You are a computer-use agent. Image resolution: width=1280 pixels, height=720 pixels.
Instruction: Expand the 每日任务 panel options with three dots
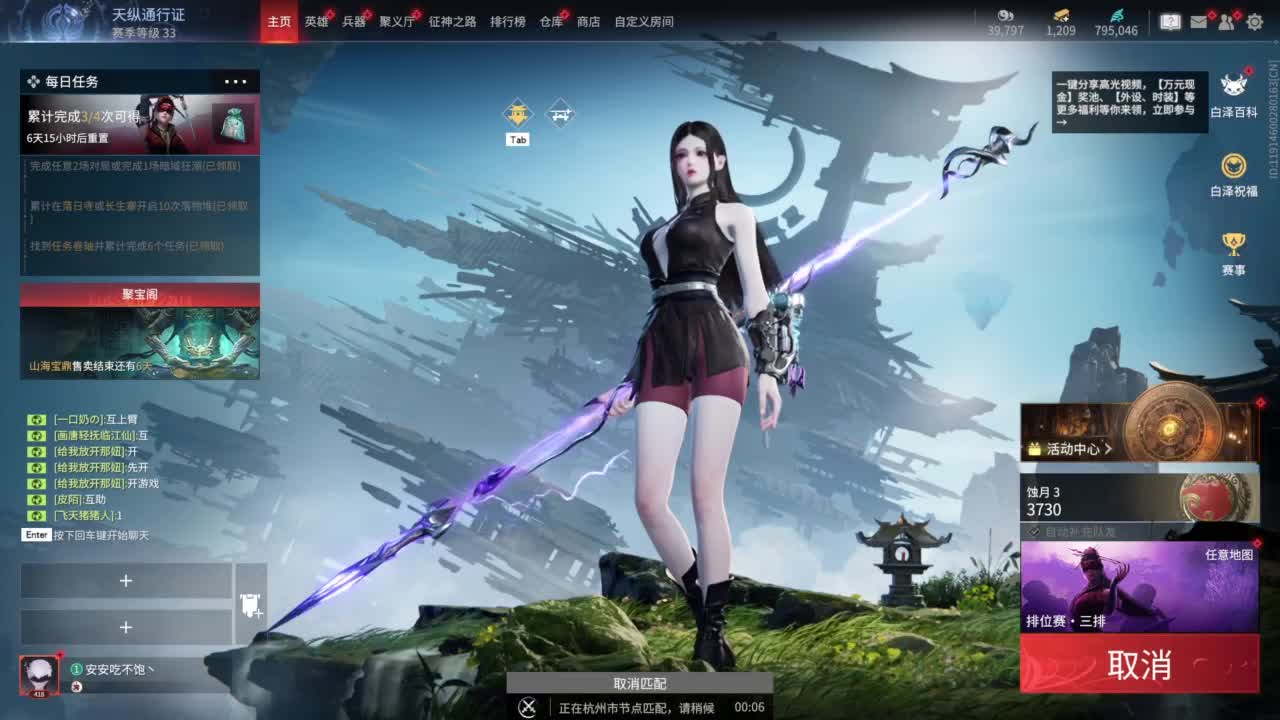pyautogui.click(x=237, y=81)
